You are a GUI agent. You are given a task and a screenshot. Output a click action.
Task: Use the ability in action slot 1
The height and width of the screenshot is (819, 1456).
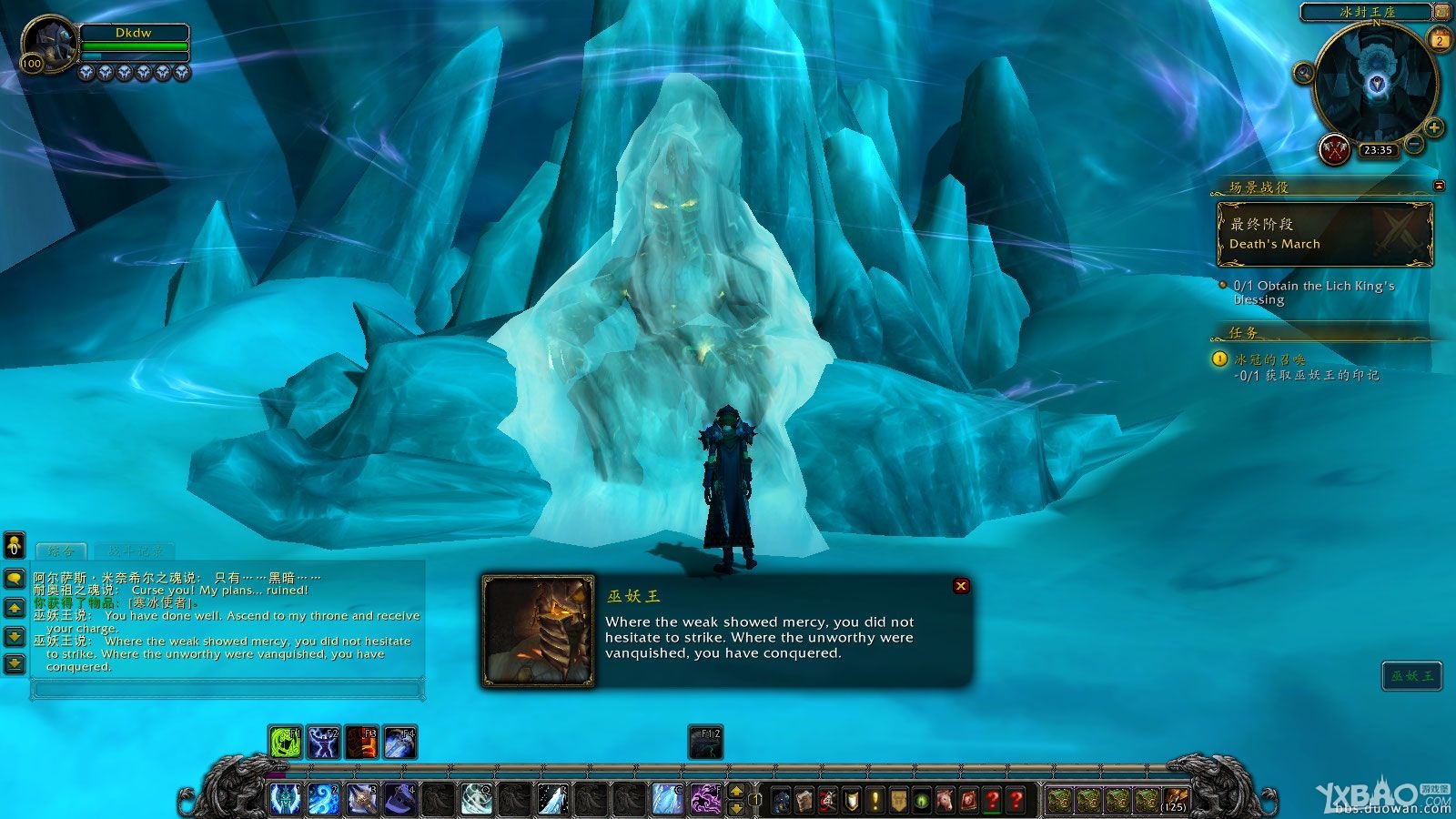[x=286, y=798]
